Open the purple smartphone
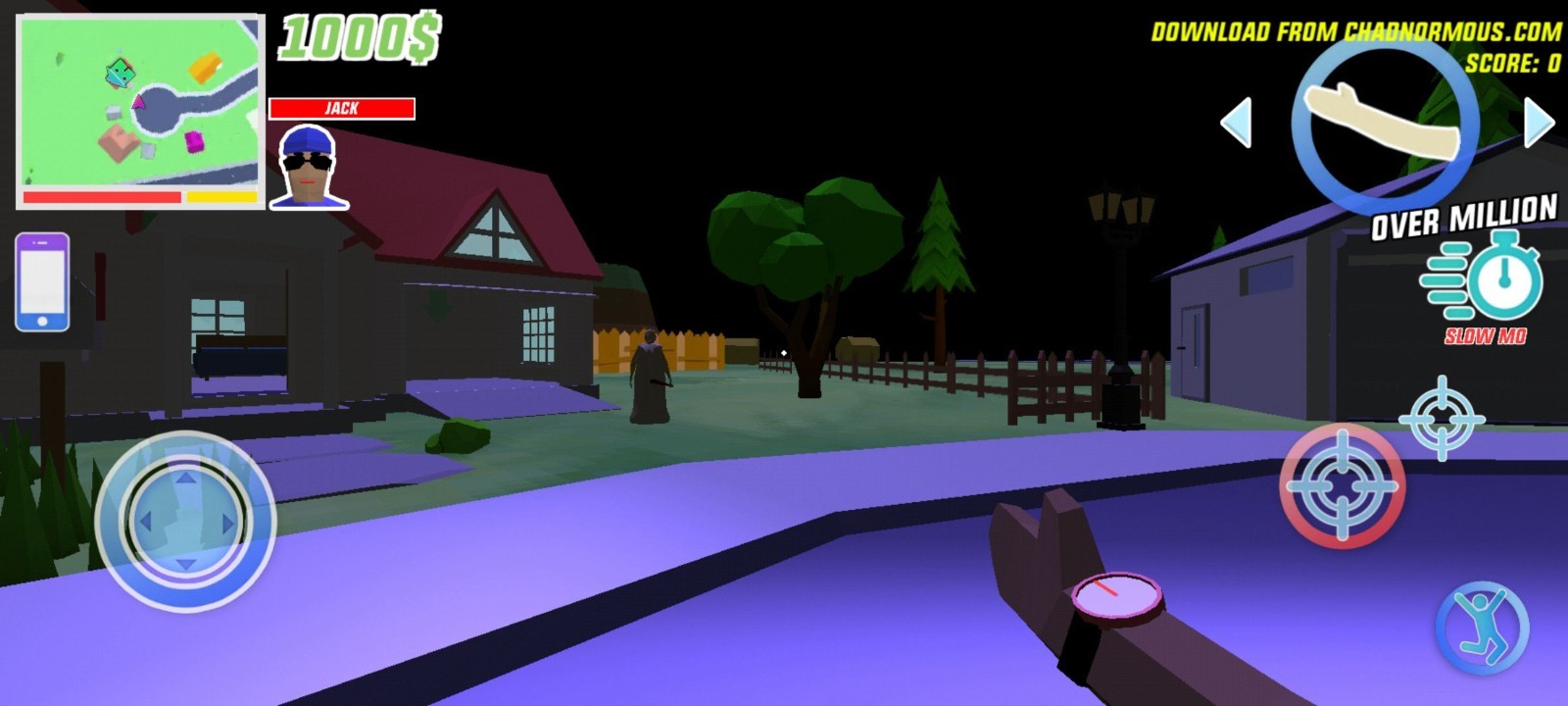The width and height of the screenshot is (1568, 706). pos(42,281)
